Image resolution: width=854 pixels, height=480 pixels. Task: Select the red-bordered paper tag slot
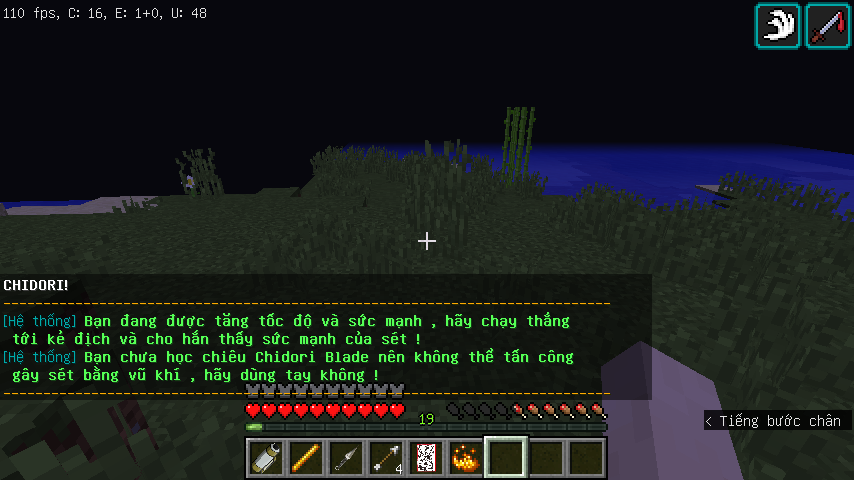pos(425,458)
